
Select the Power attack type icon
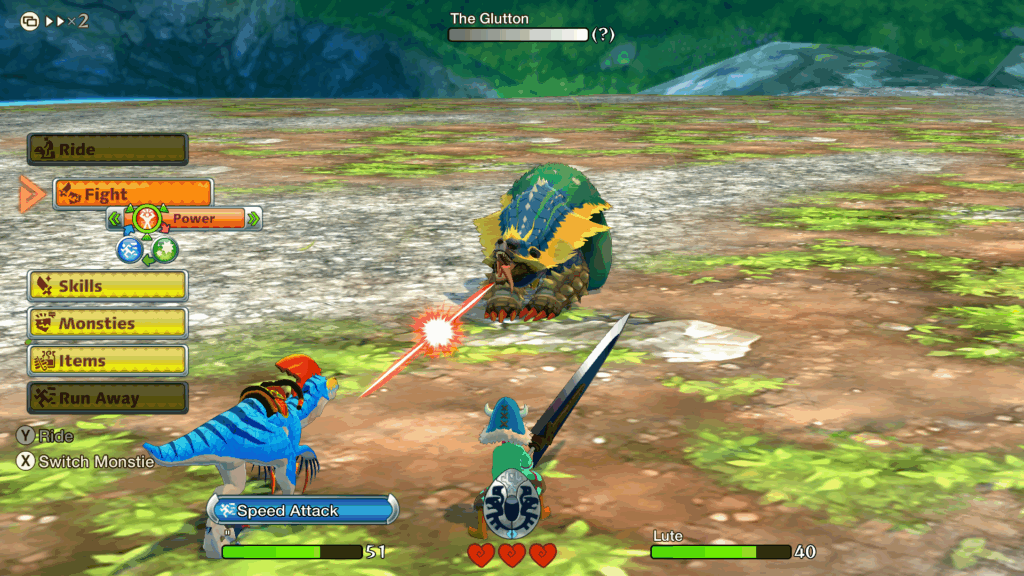147,217
